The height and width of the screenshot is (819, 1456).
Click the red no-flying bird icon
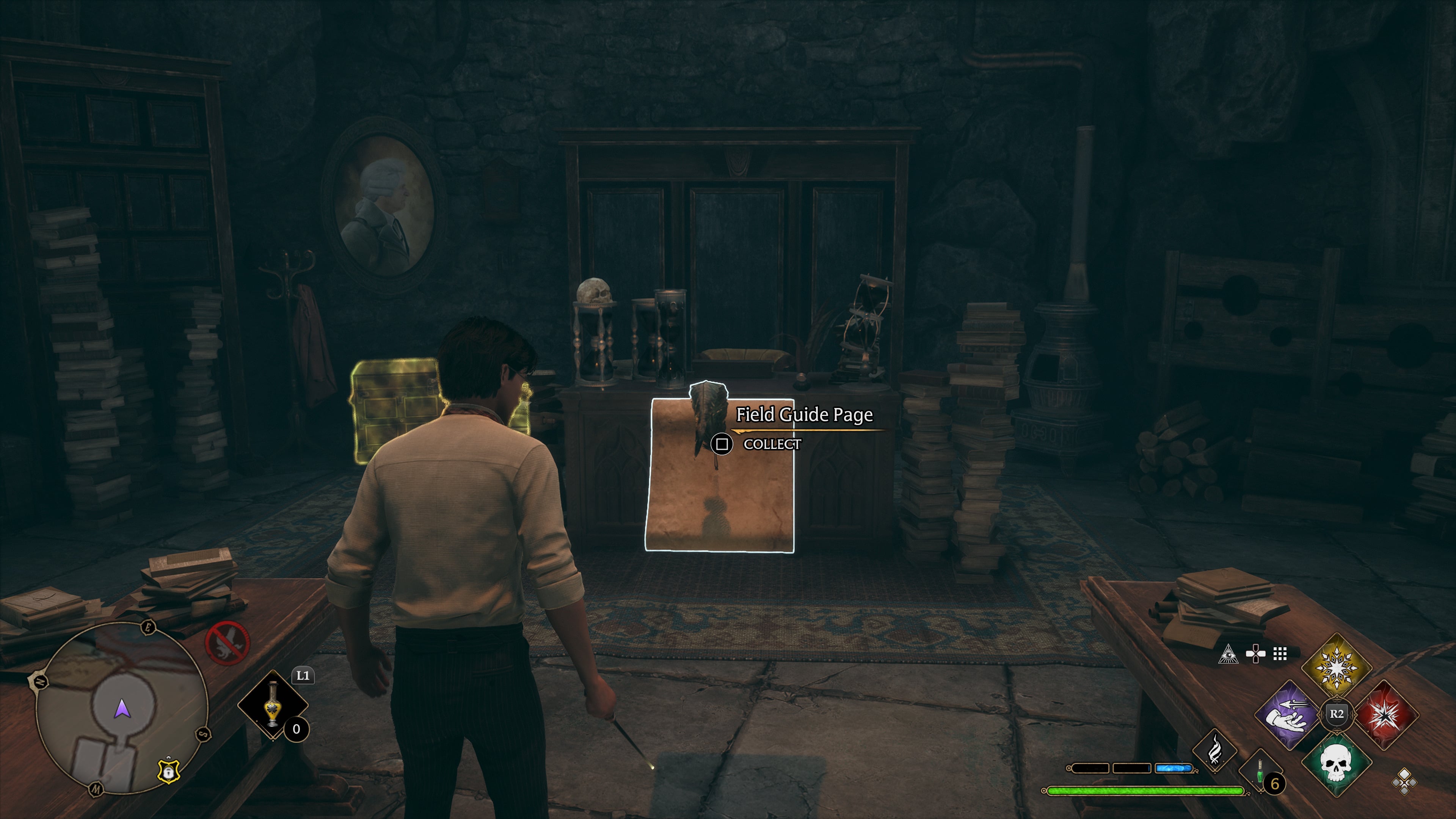[227, 643]
